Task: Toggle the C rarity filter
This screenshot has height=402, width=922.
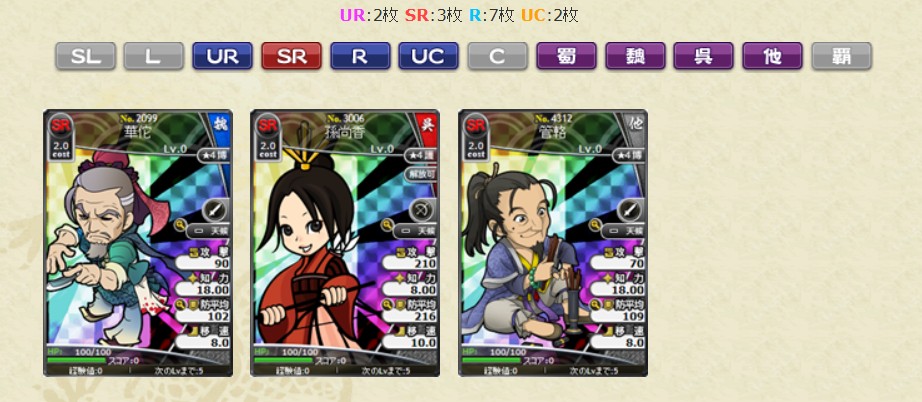Action: (497, 56)
